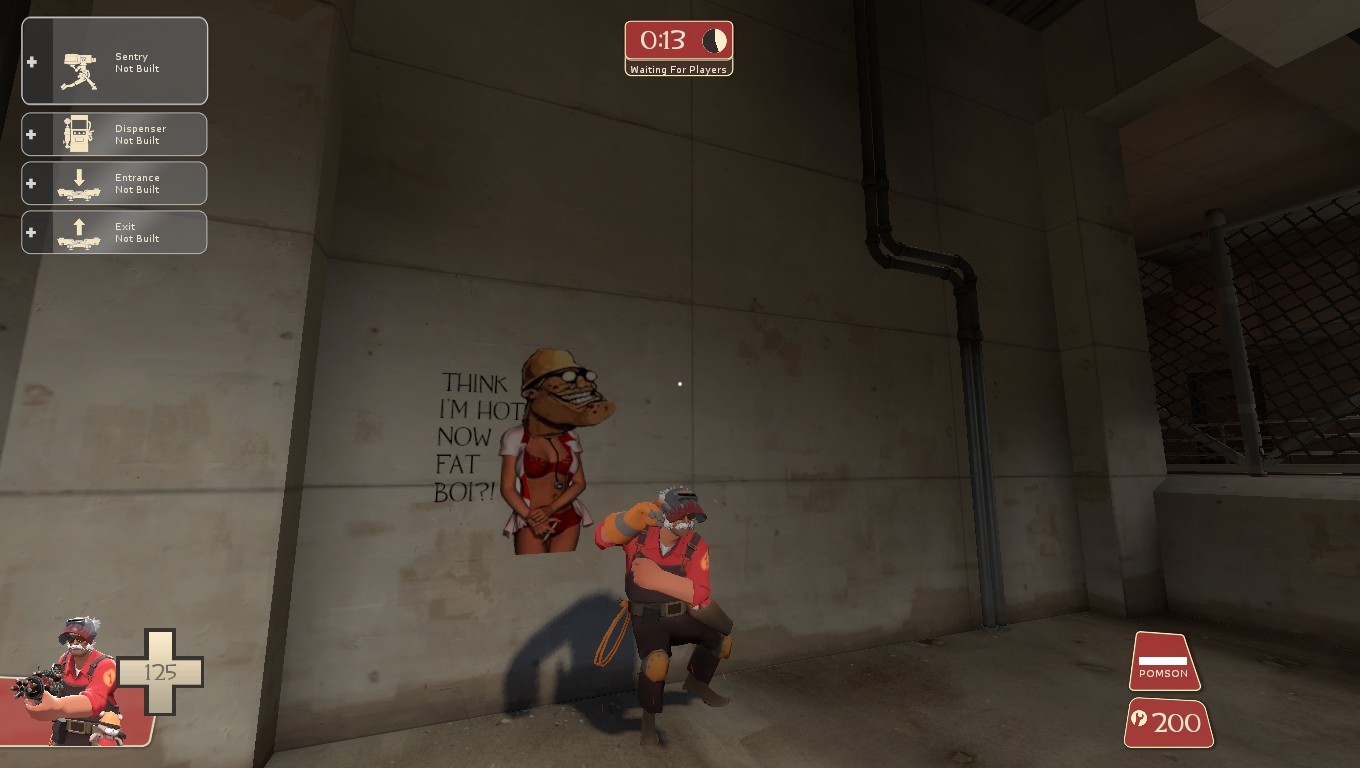This screenshot has width=1360, height=768.
Task: Click the Dispenser icon in build panel
Action: click(x=76, y=132)
